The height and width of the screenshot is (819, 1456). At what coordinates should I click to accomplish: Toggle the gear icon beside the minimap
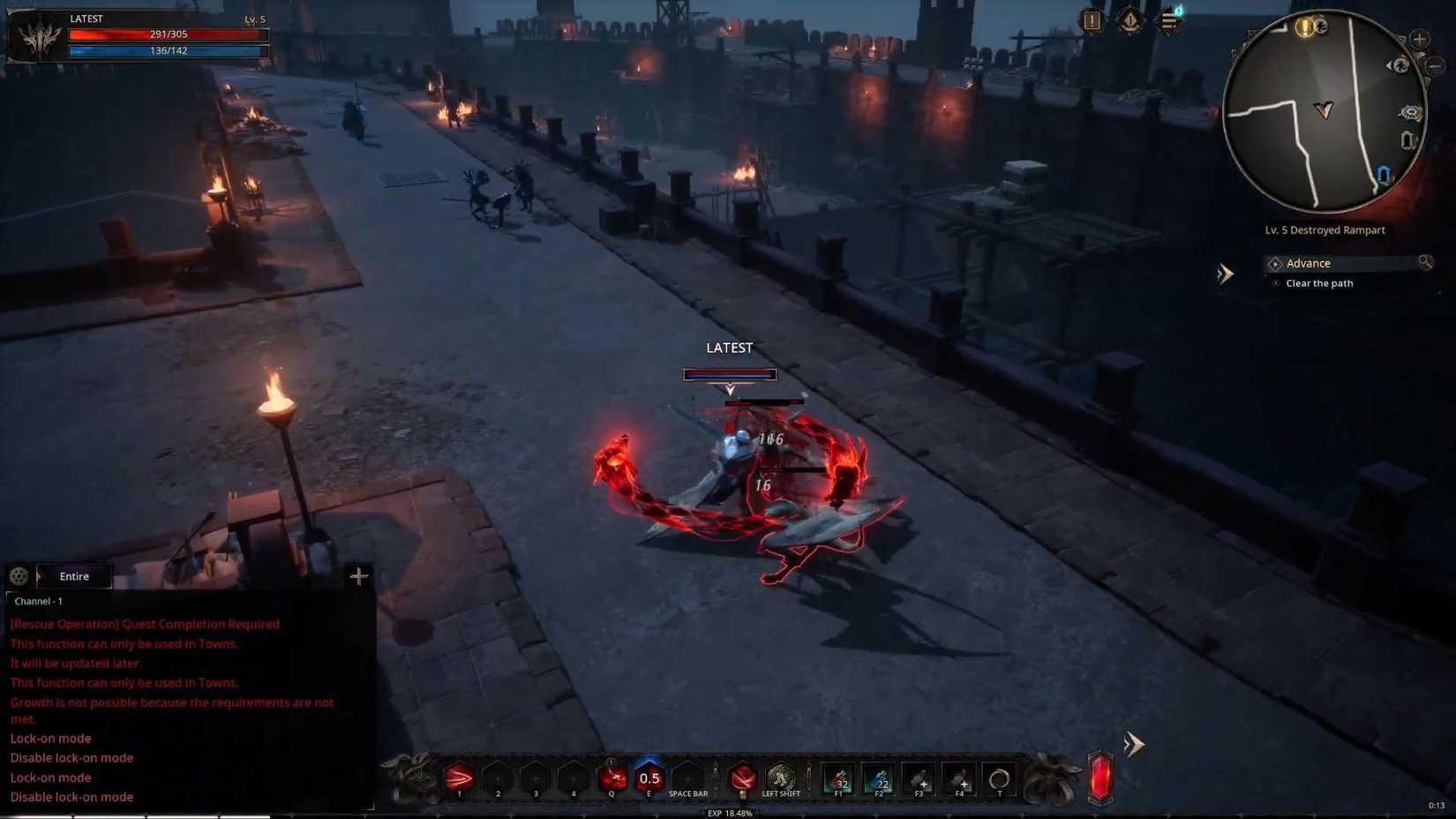pyautogui.click(x=1410, y=113)
